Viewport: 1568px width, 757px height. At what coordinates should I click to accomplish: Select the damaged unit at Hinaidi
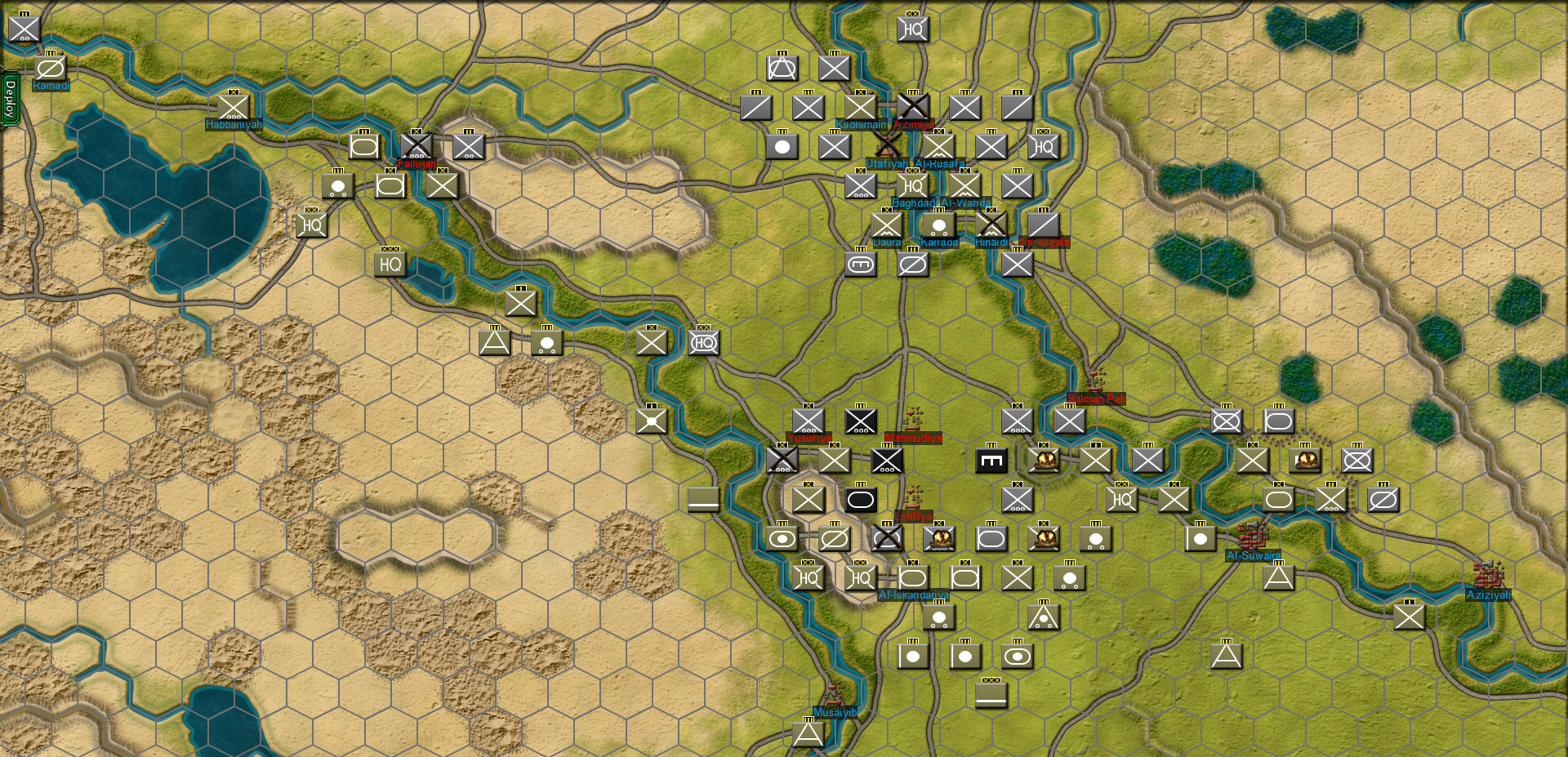991,224
